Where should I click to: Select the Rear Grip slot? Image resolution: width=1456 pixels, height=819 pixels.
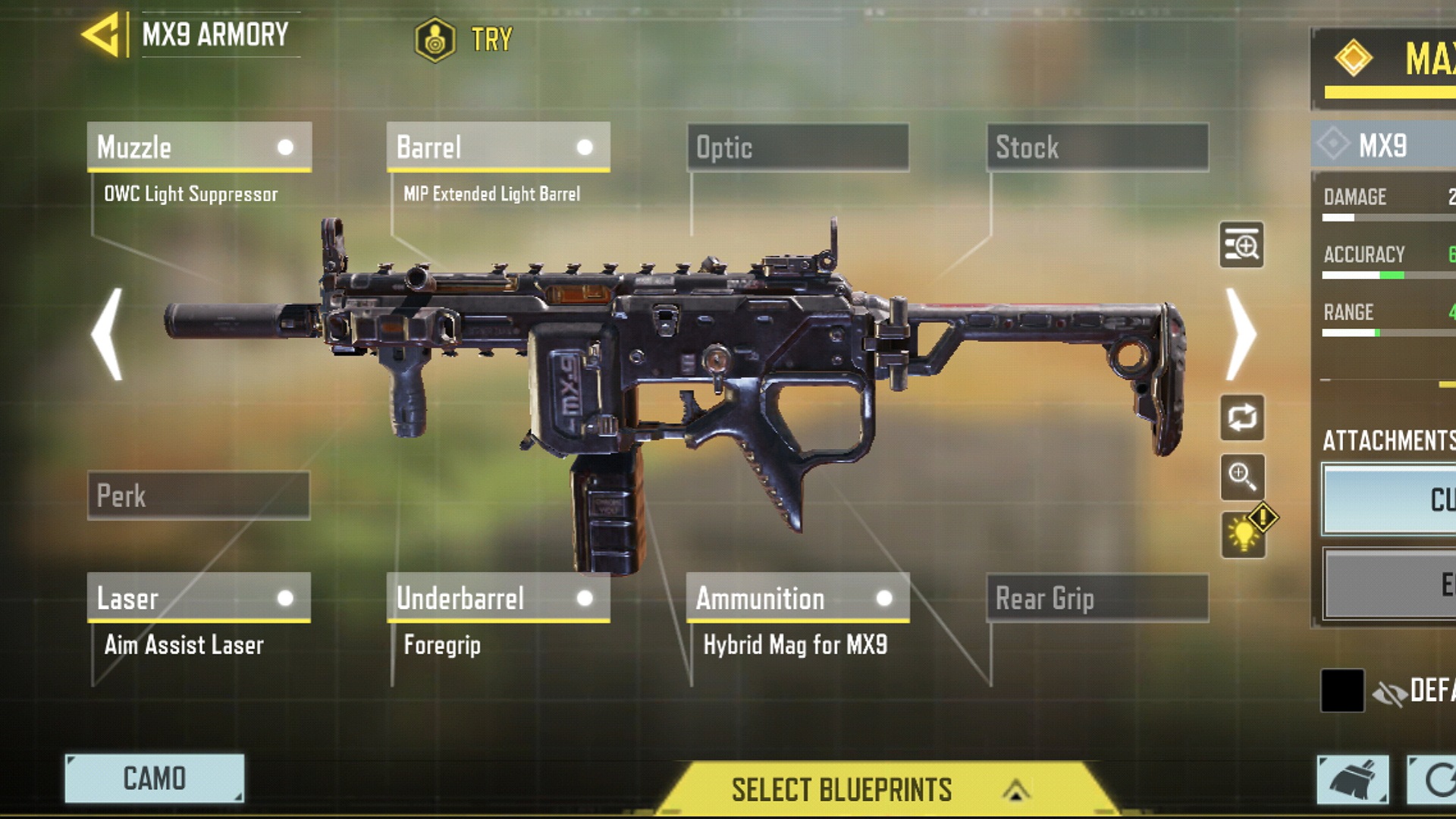(x=1097, y=598)
